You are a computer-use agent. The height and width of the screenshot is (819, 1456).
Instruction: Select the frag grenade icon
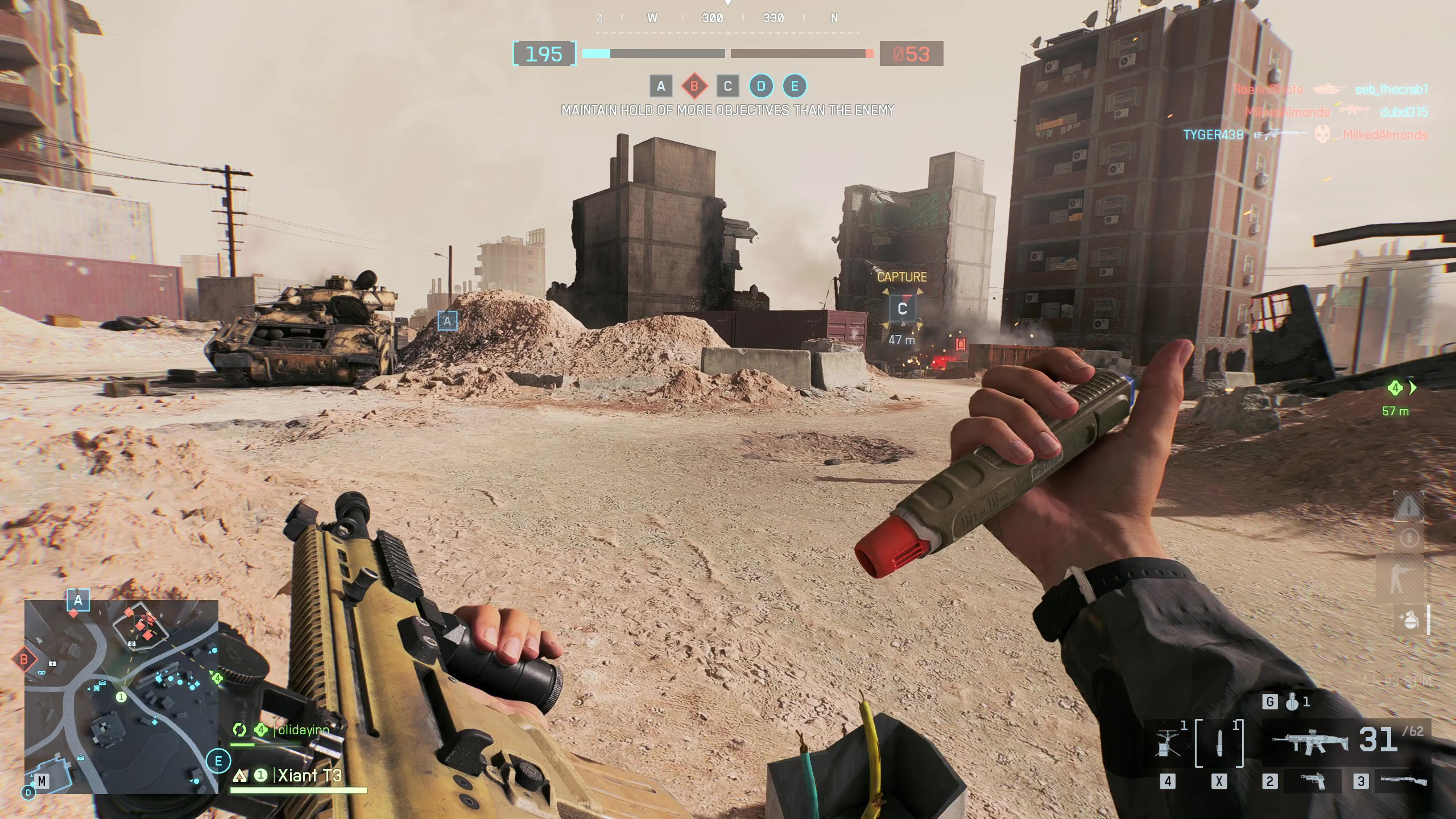1292,703
